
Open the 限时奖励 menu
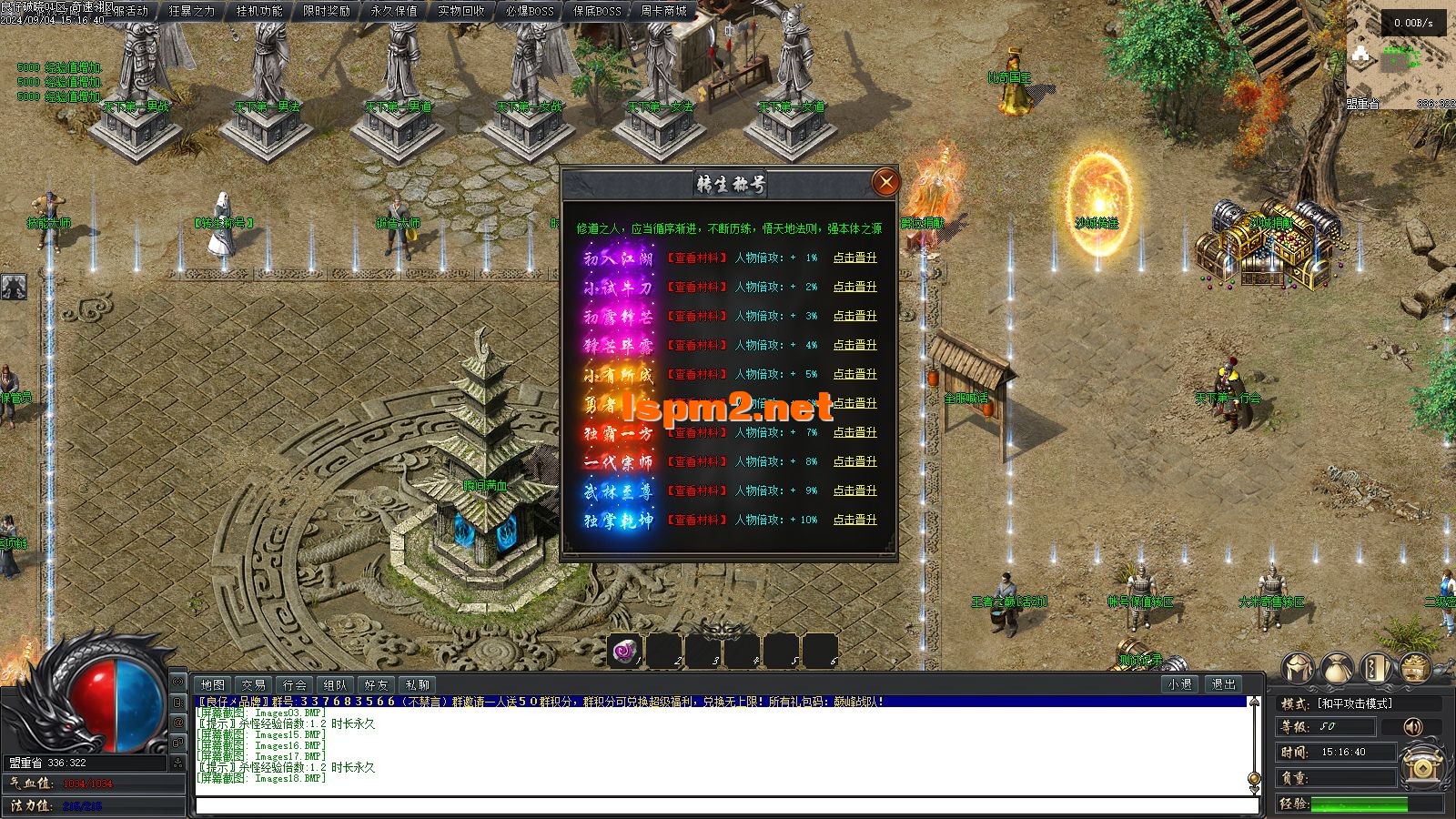327,11
